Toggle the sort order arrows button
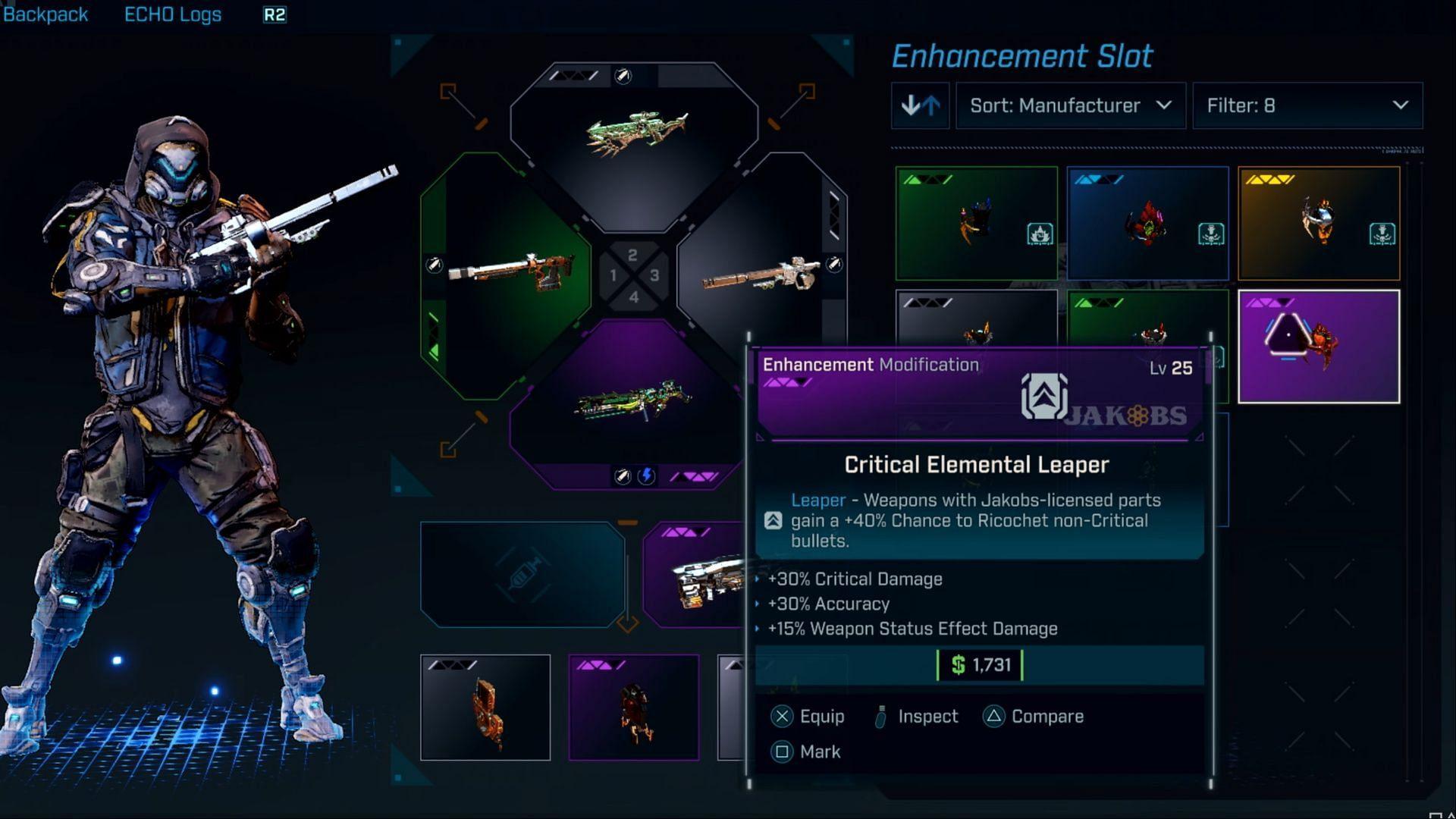 tap(920, 105)
